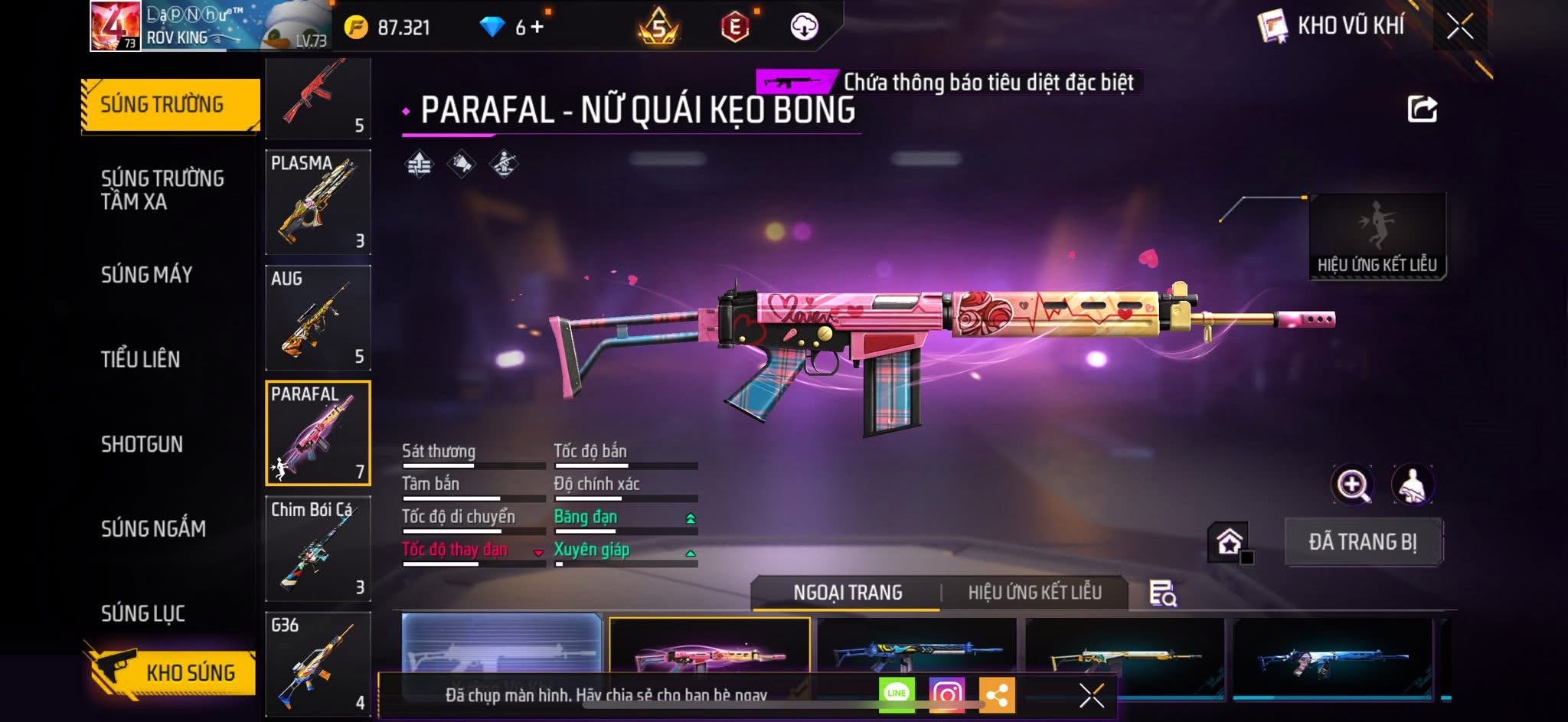
Task: Add diamonds with the plus button
Action: pos(537,28)
